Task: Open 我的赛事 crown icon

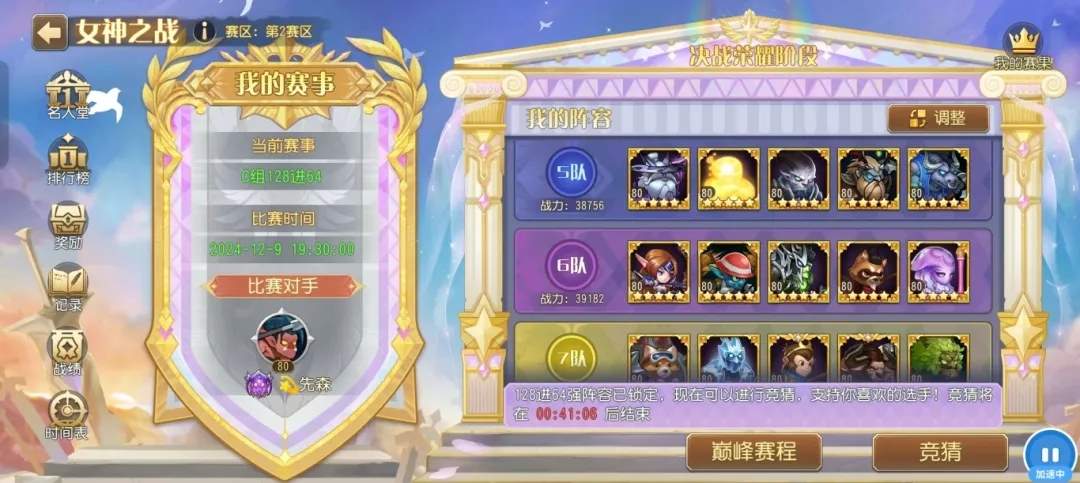Action: point(1022,47)
